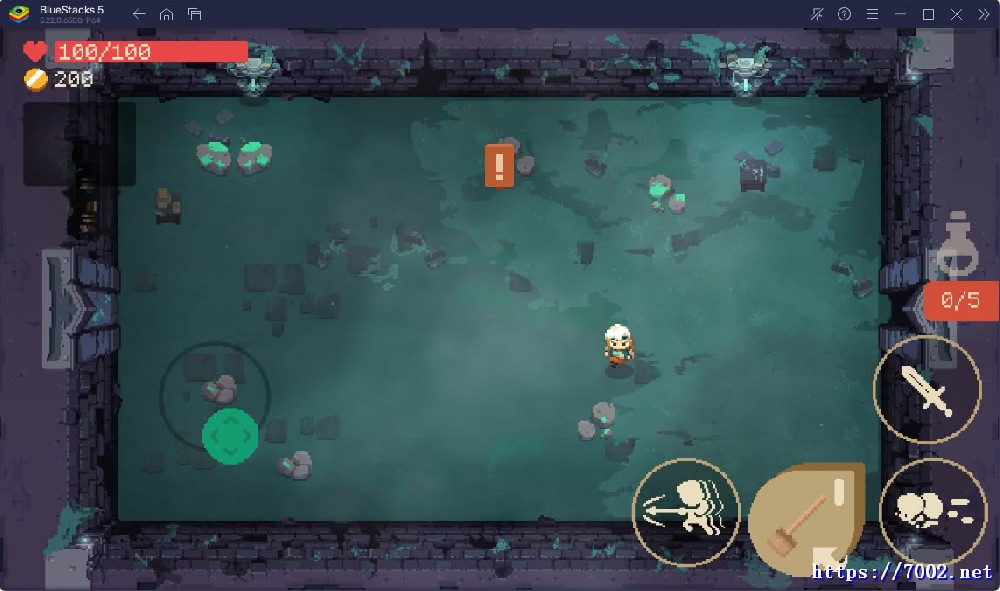Tap the green virtual joystick knob
This screenshot has width=1000, height=591.
coord(230,436)
